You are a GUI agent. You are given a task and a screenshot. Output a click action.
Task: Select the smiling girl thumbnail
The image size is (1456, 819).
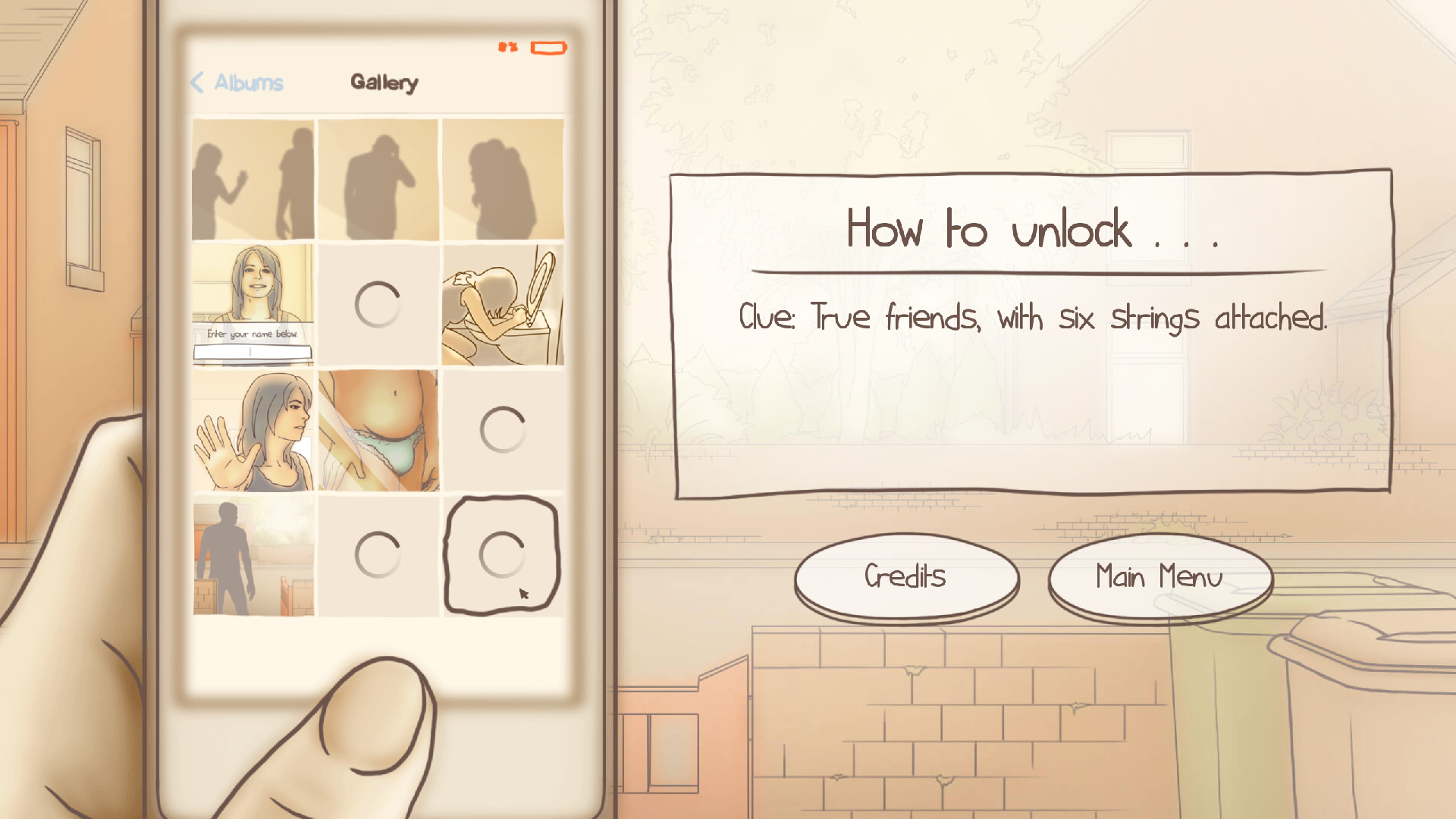click(253, 288)
